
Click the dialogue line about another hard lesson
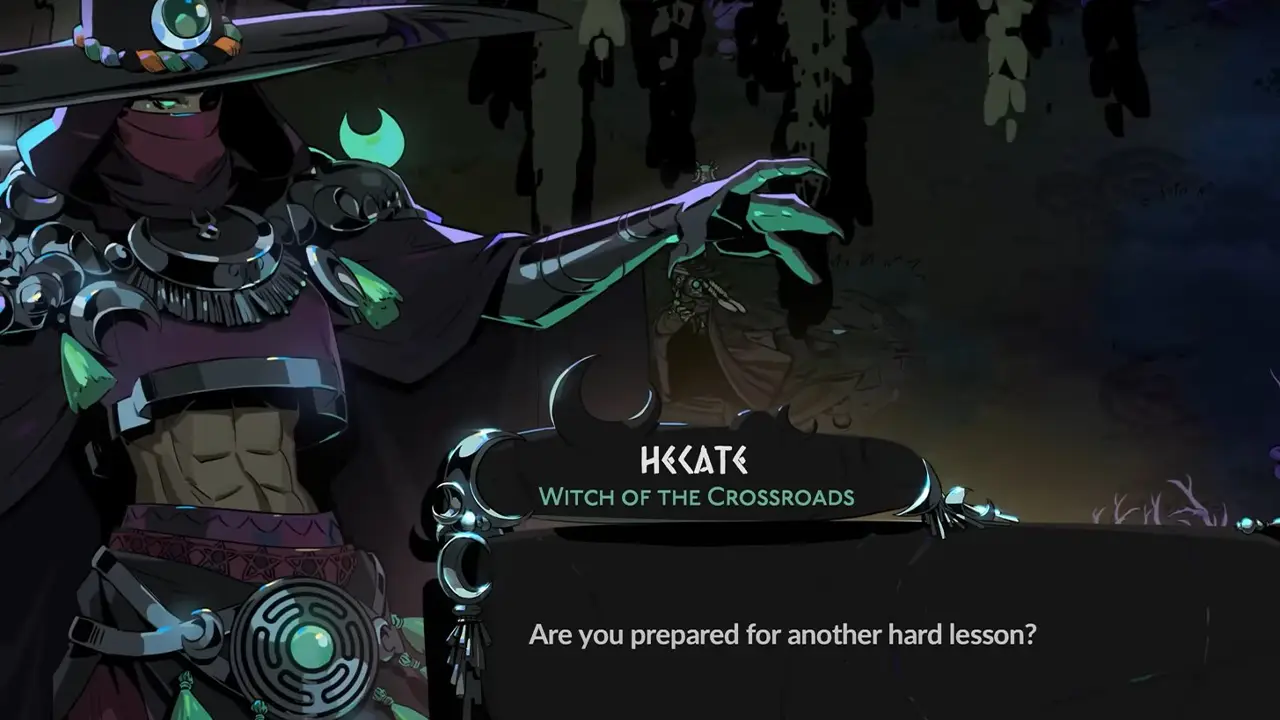783,633
